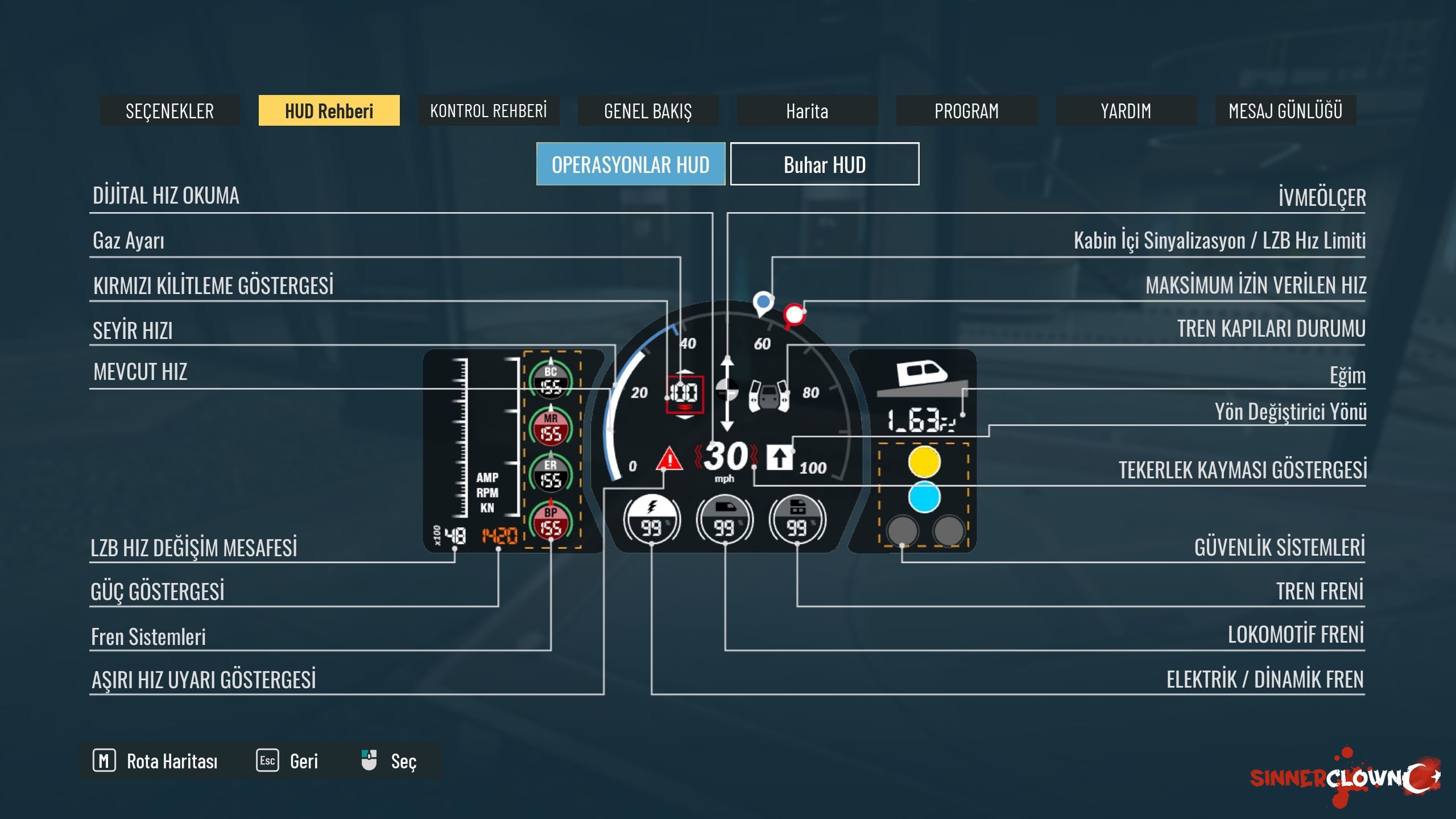
Task: Show the Harita tab
Action: coord(807,110)
